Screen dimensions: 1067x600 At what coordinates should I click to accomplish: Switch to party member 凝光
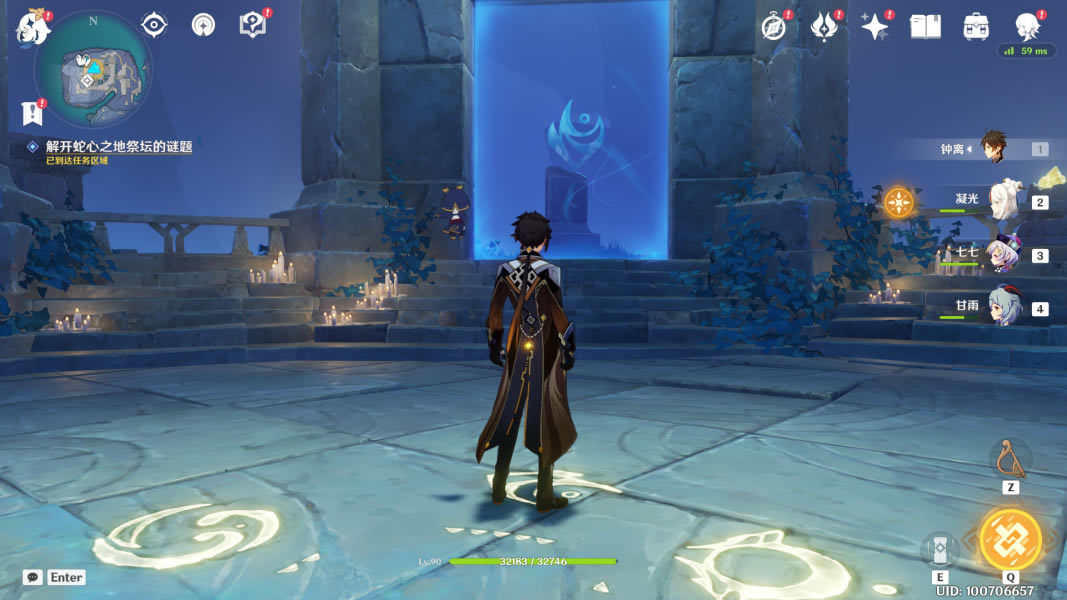[1001, 201]
